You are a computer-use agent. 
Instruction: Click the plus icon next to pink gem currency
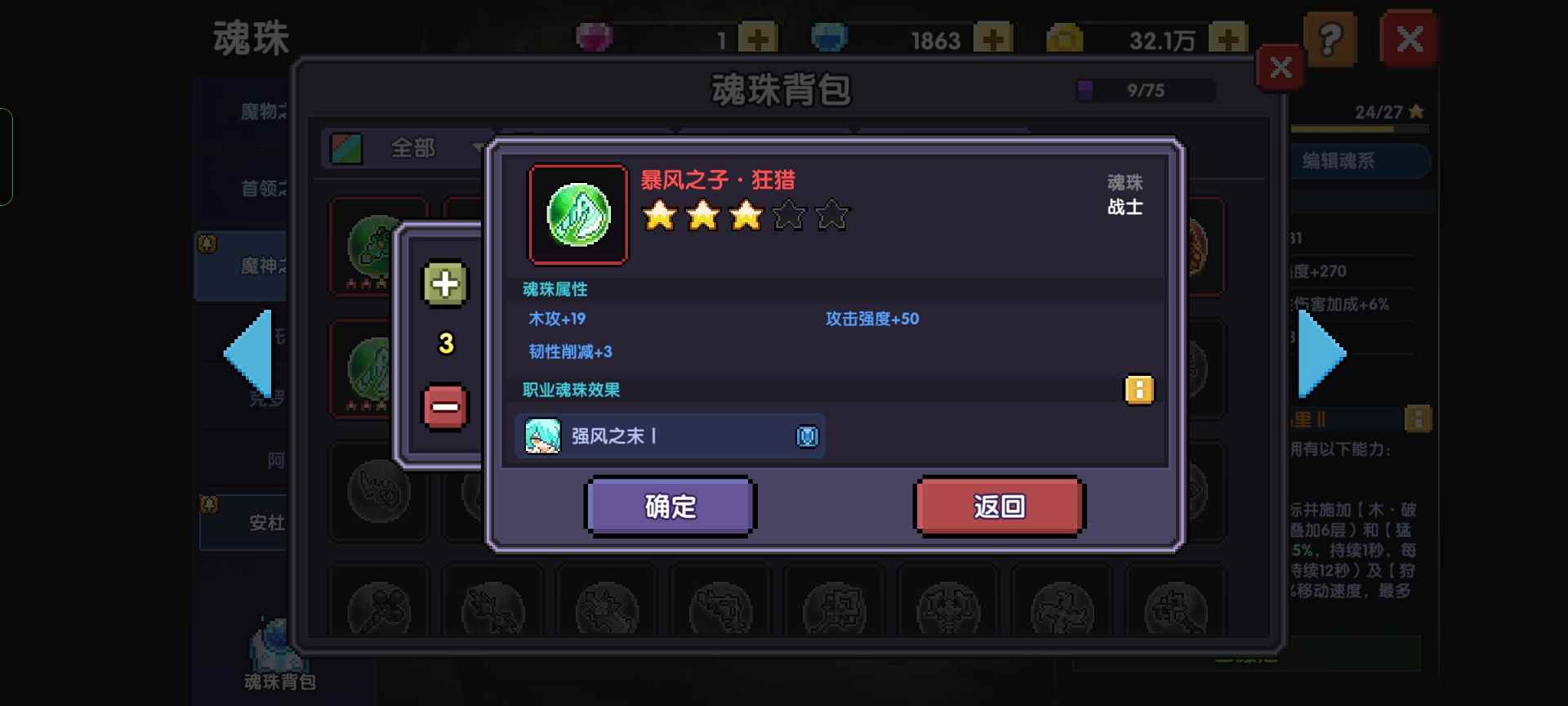[x=756, y=37]
